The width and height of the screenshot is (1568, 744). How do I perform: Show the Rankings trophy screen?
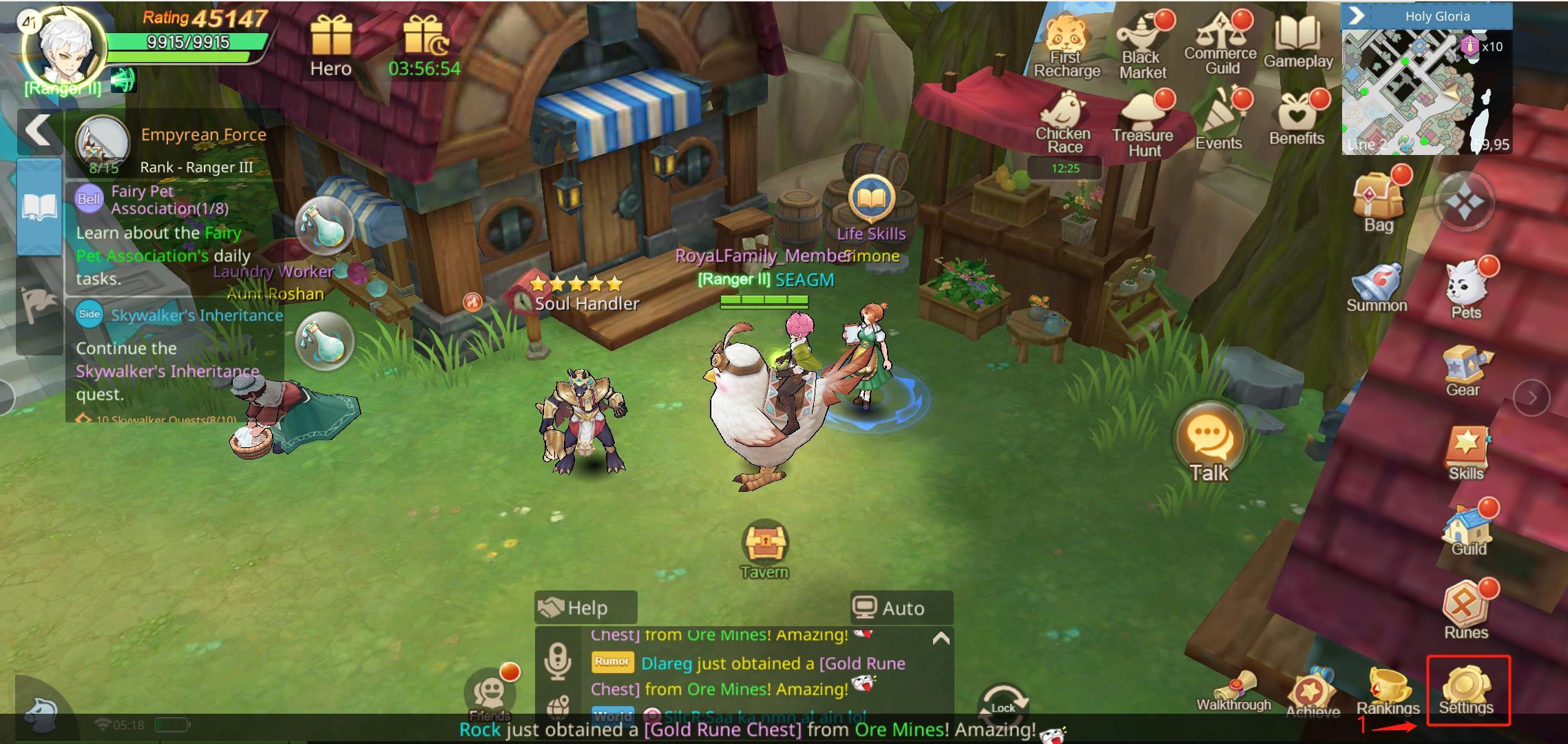pyautogui.click(x=1388, y=691)
